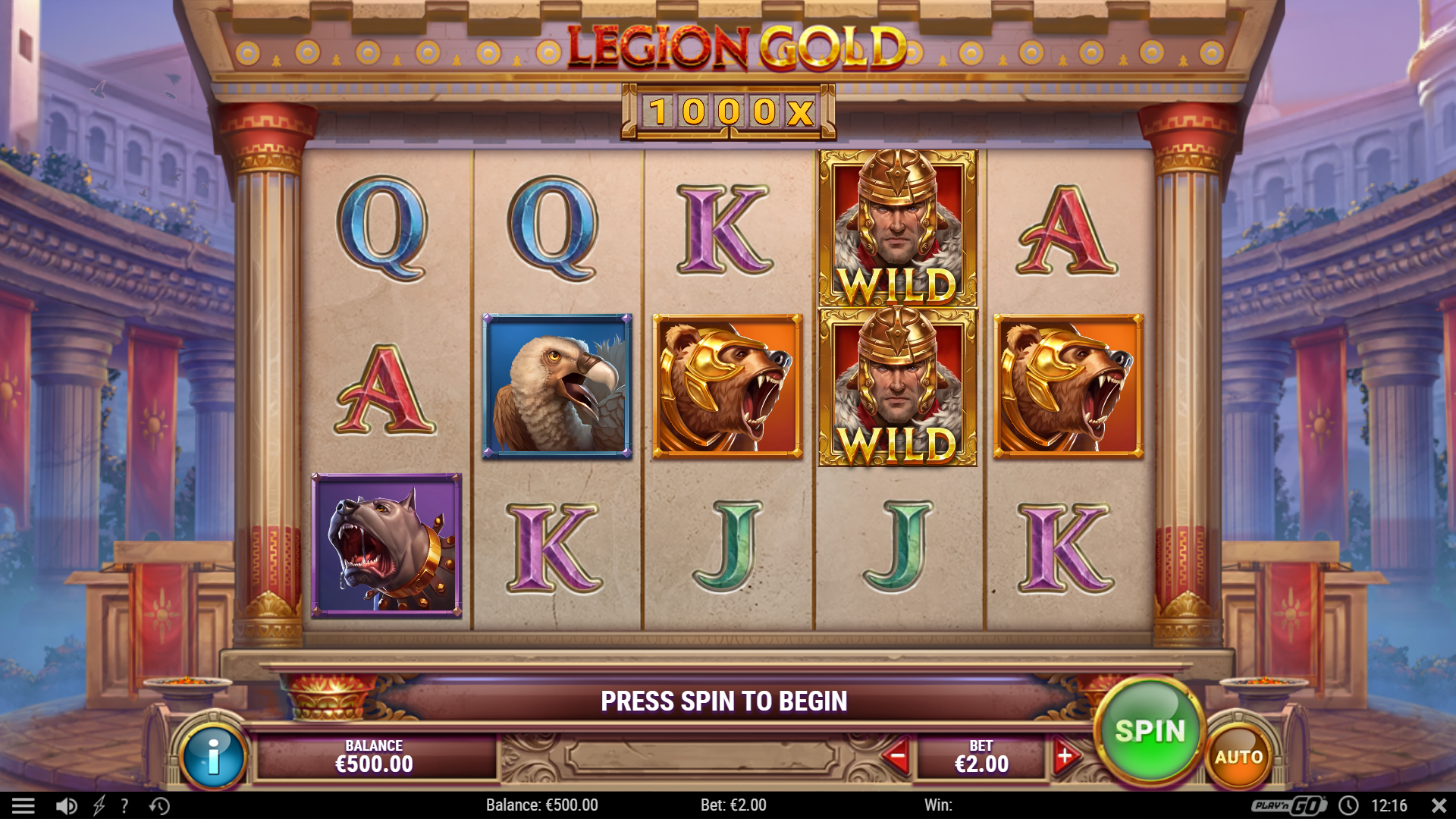Close the game with the X icon

pos(1438,805)
